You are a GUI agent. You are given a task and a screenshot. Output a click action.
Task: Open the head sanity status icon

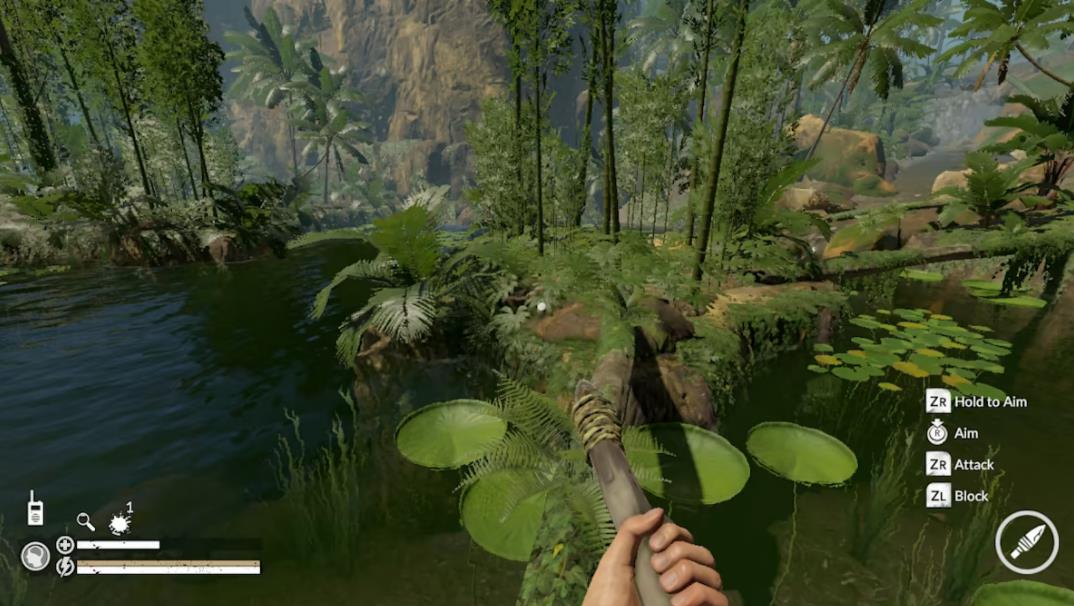[x=36, y=556]
